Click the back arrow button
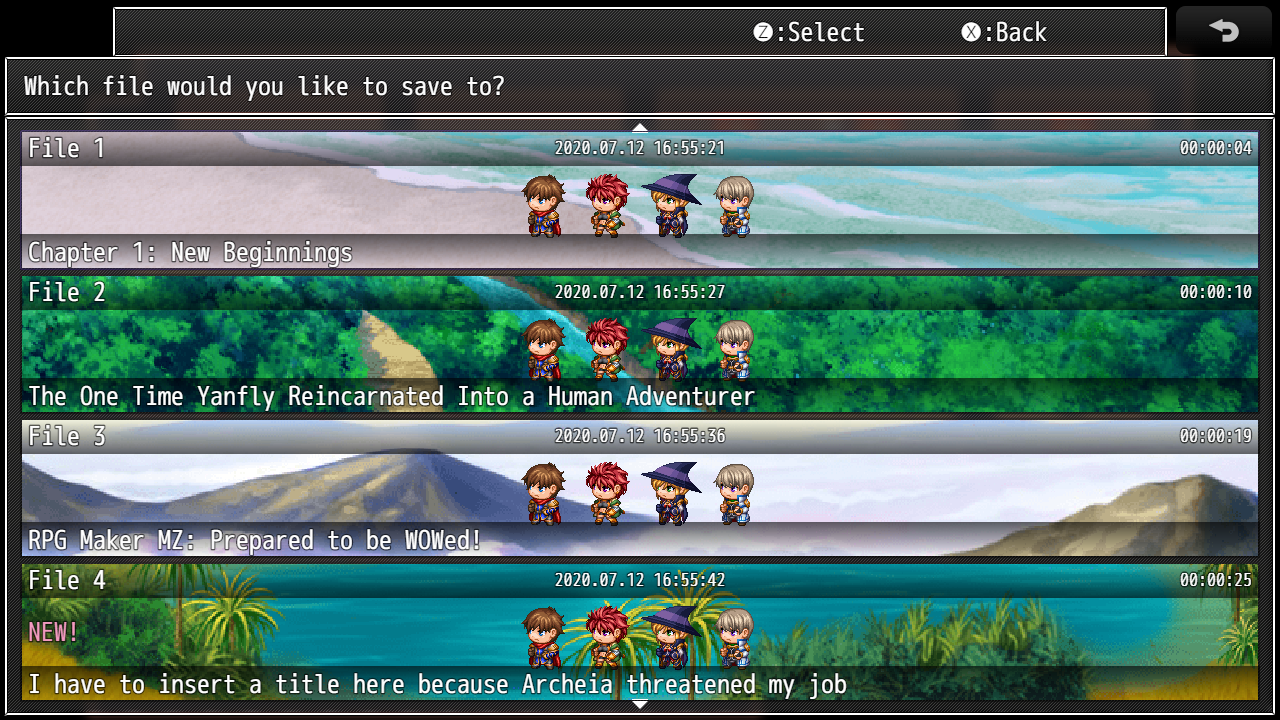 (1223, 31)
